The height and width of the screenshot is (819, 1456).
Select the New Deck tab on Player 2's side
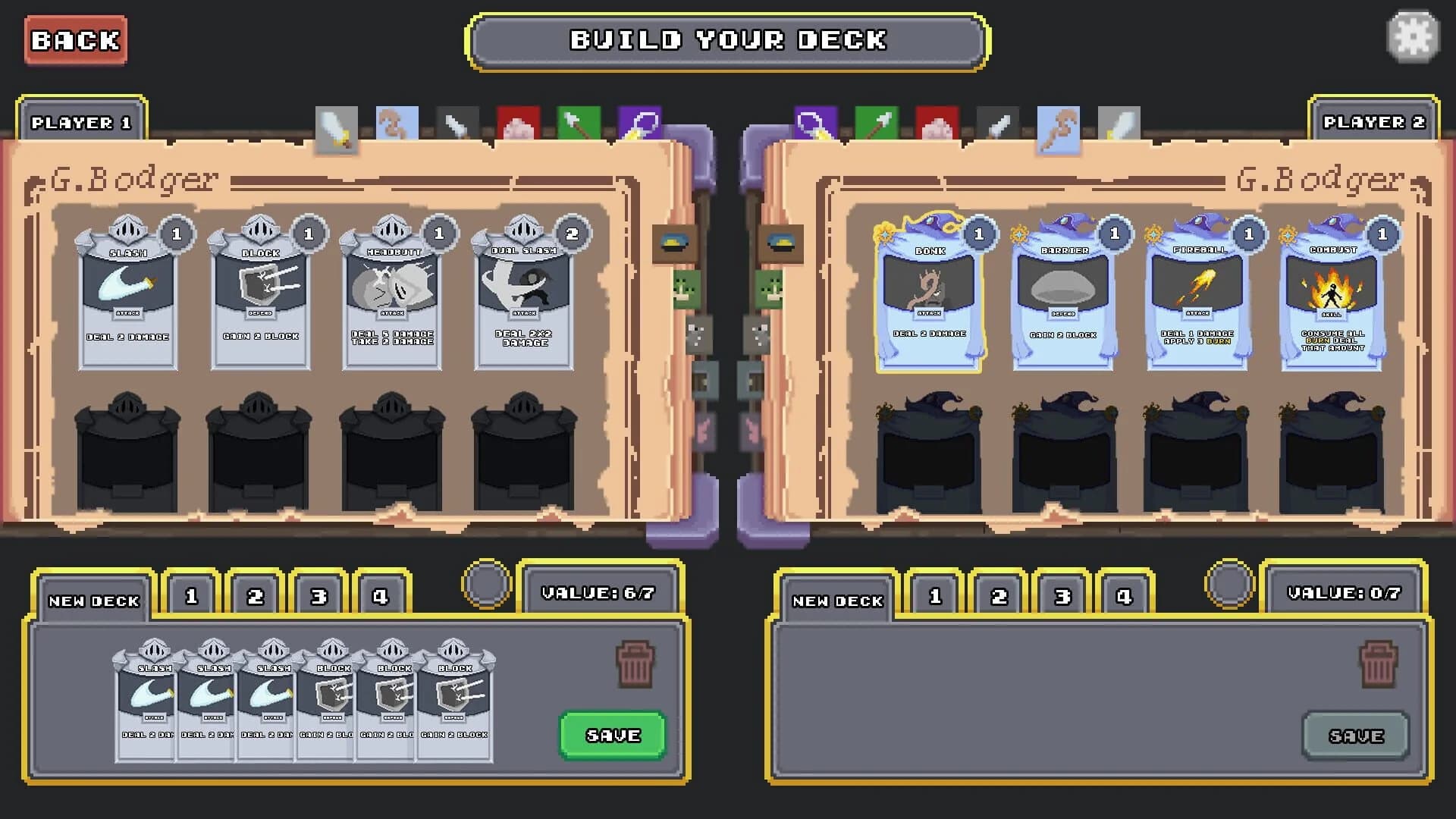pos(836,600)
